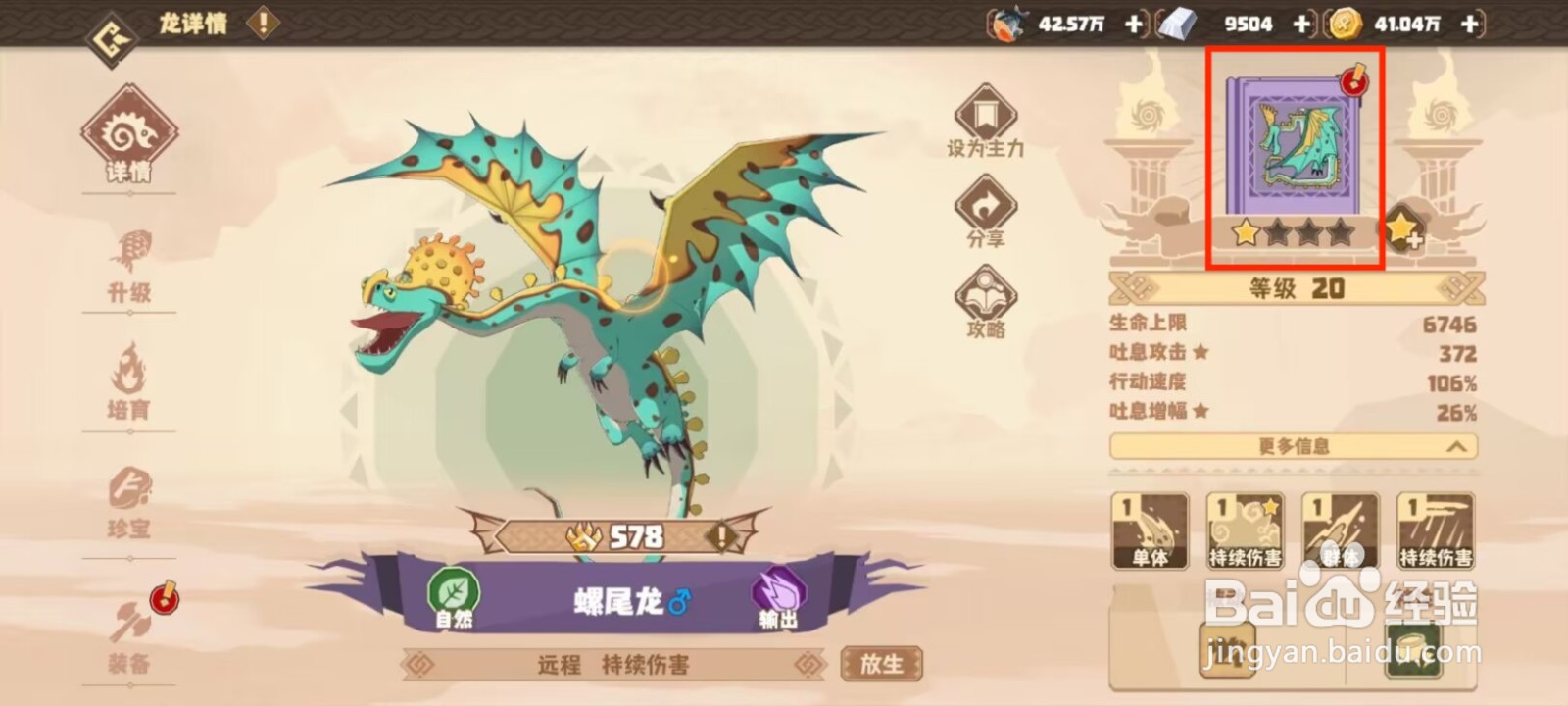Click the exclamation beside power 578

(x=721, y=536)
